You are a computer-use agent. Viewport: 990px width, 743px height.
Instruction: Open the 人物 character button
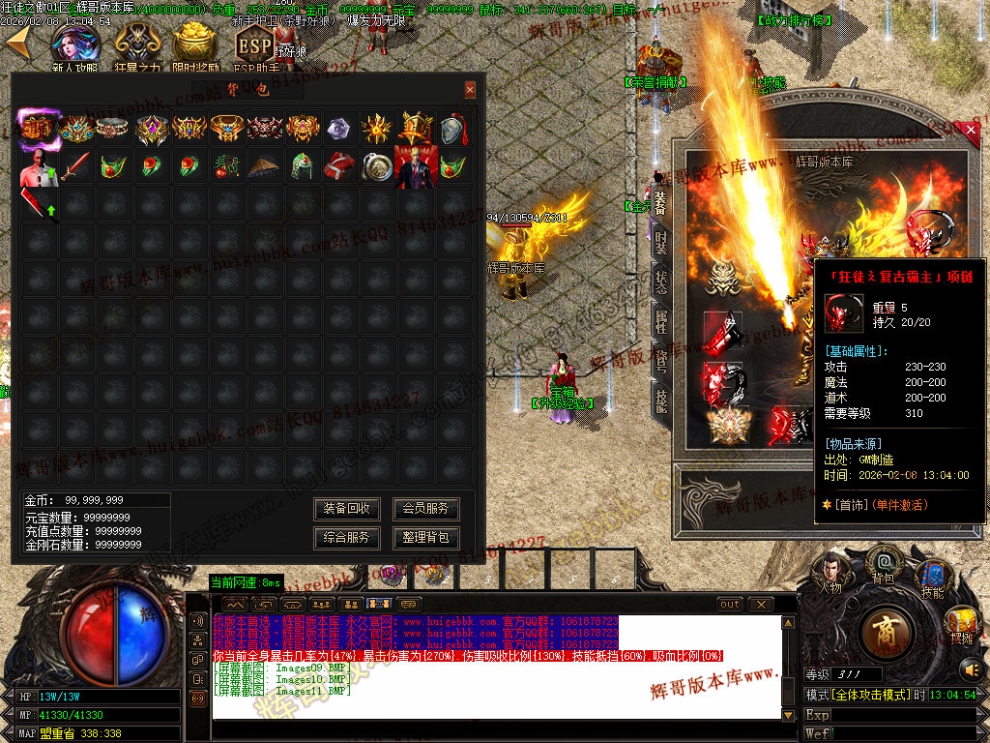pyautogui.click(x=830, y=574)
